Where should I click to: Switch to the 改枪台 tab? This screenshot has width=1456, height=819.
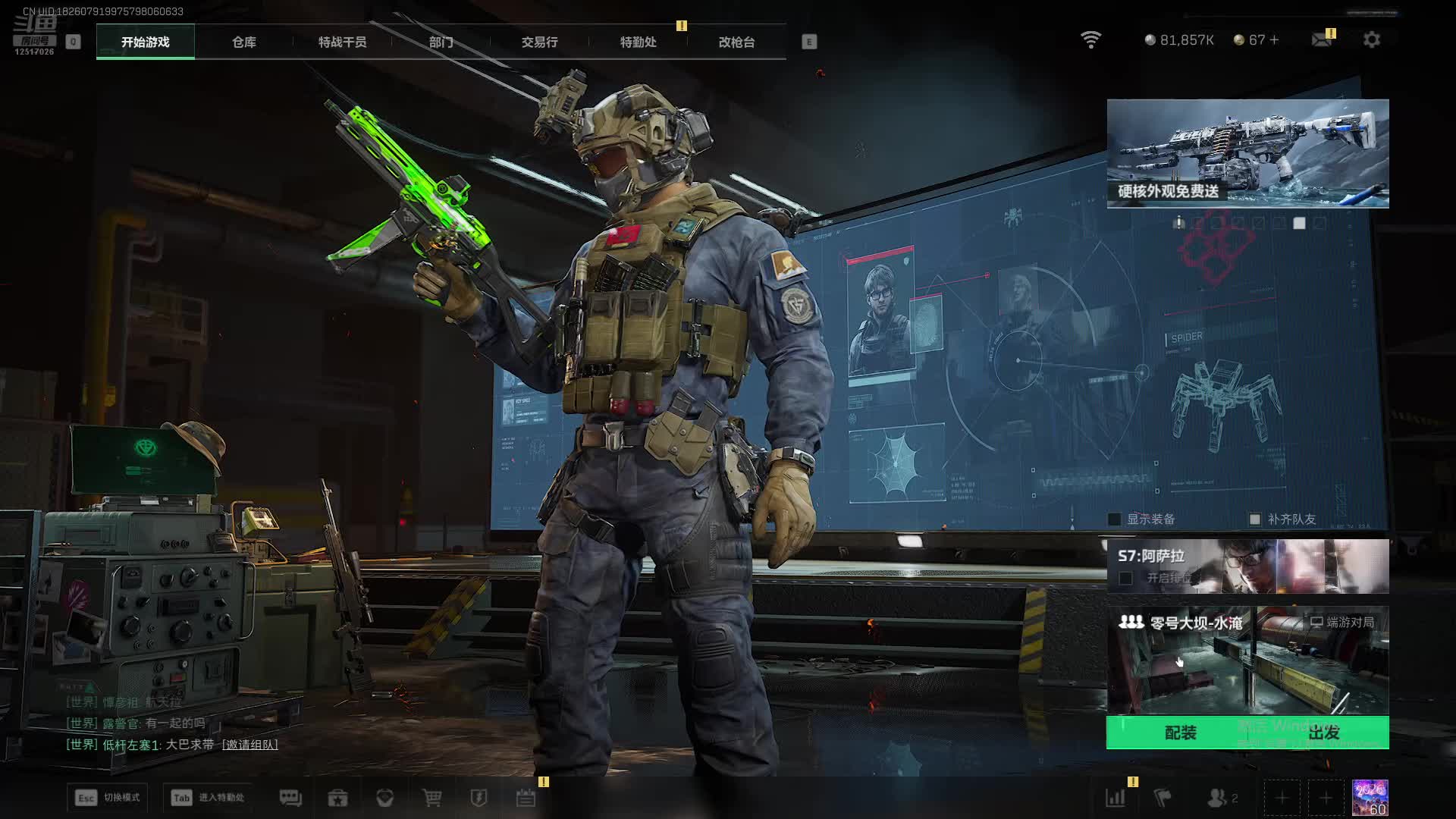[736, 42]
